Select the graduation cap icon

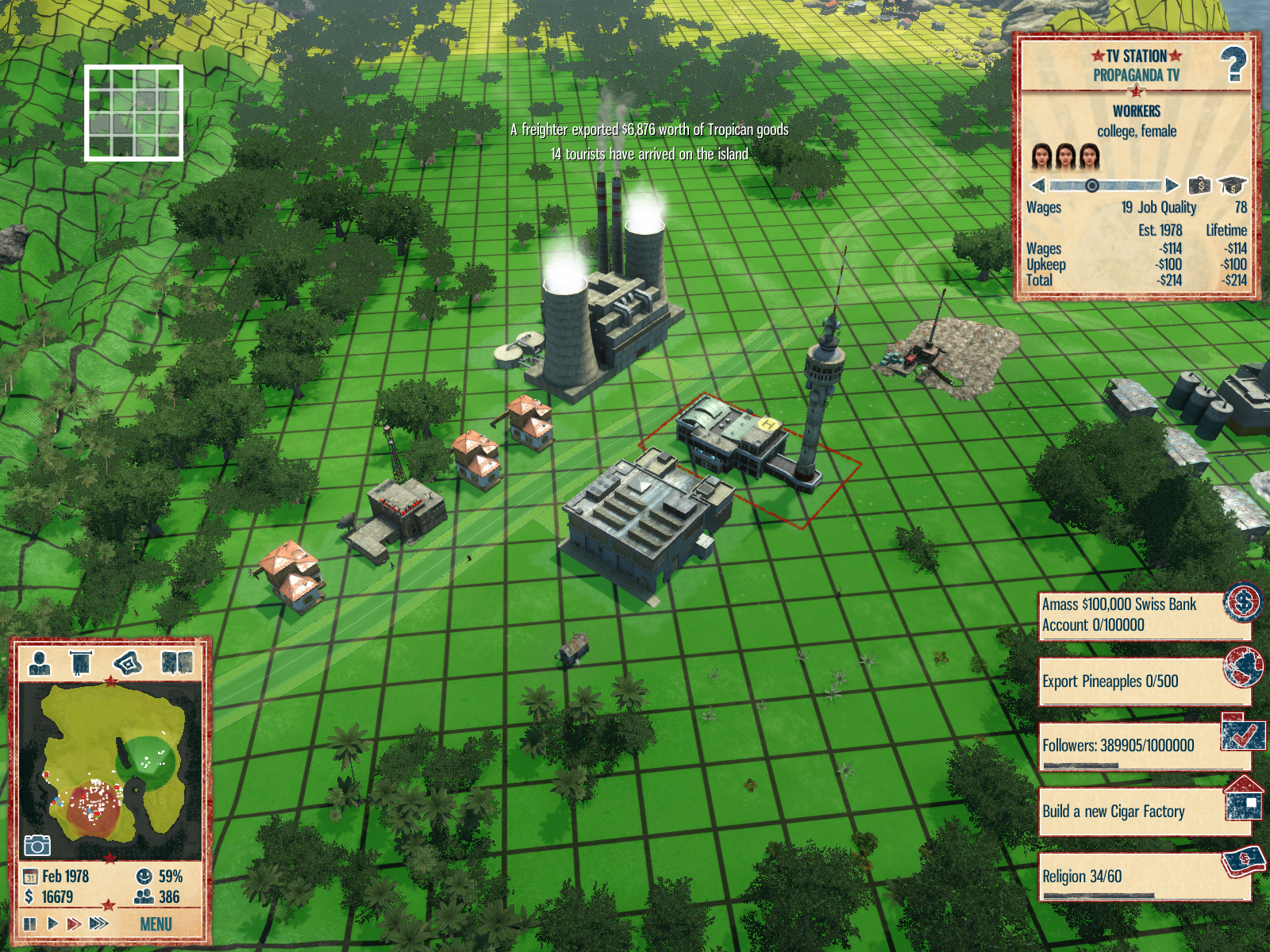pos(1231,186)
